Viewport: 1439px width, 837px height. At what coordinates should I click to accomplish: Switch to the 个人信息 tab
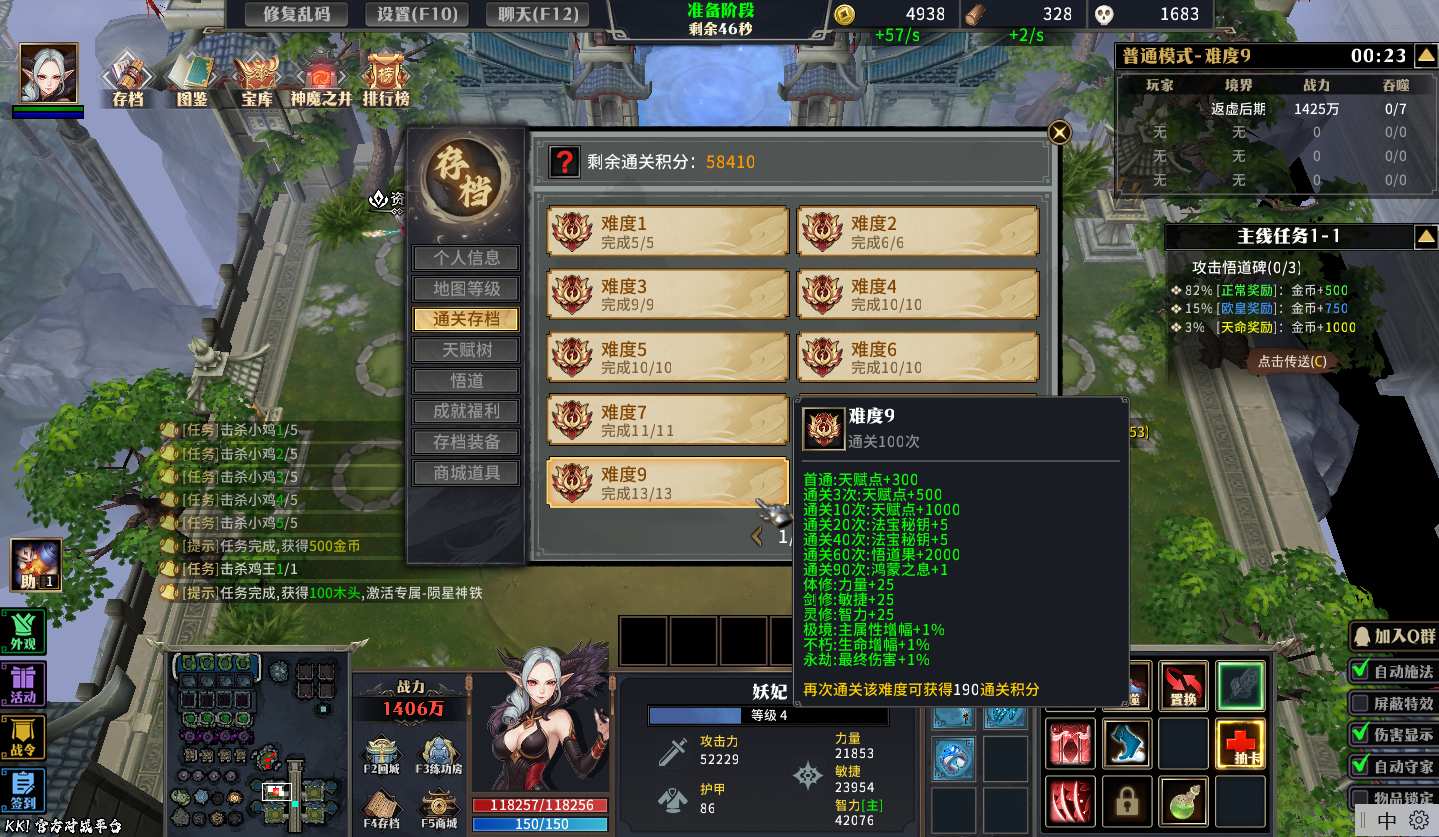[466, 258]
